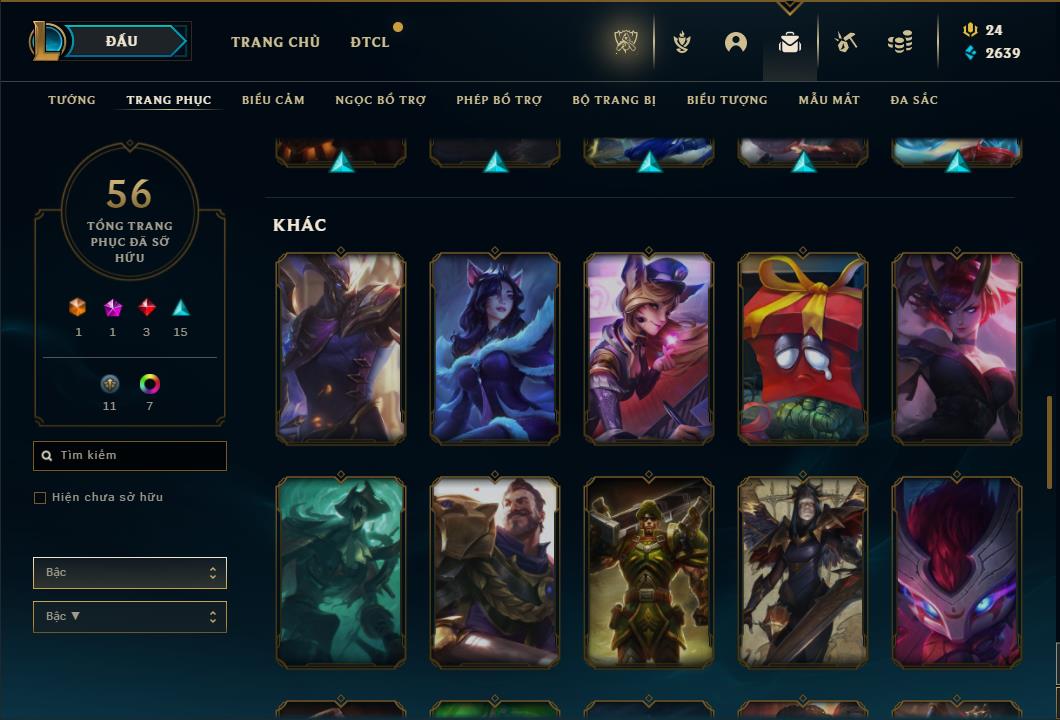1060x720 pixels.
Task: Switch to PHÉP BỔ TRỢ tab
Action: click(499, 100)
